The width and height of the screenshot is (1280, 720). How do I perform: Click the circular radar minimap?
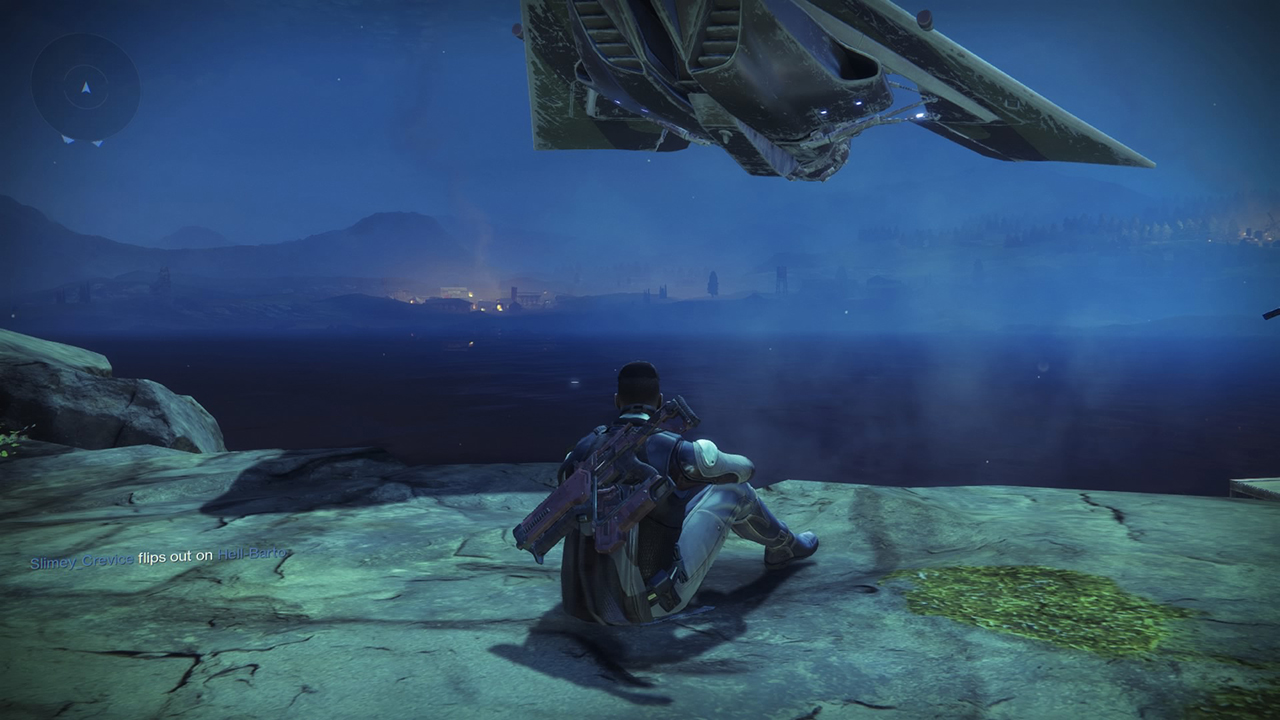(85, 88)
